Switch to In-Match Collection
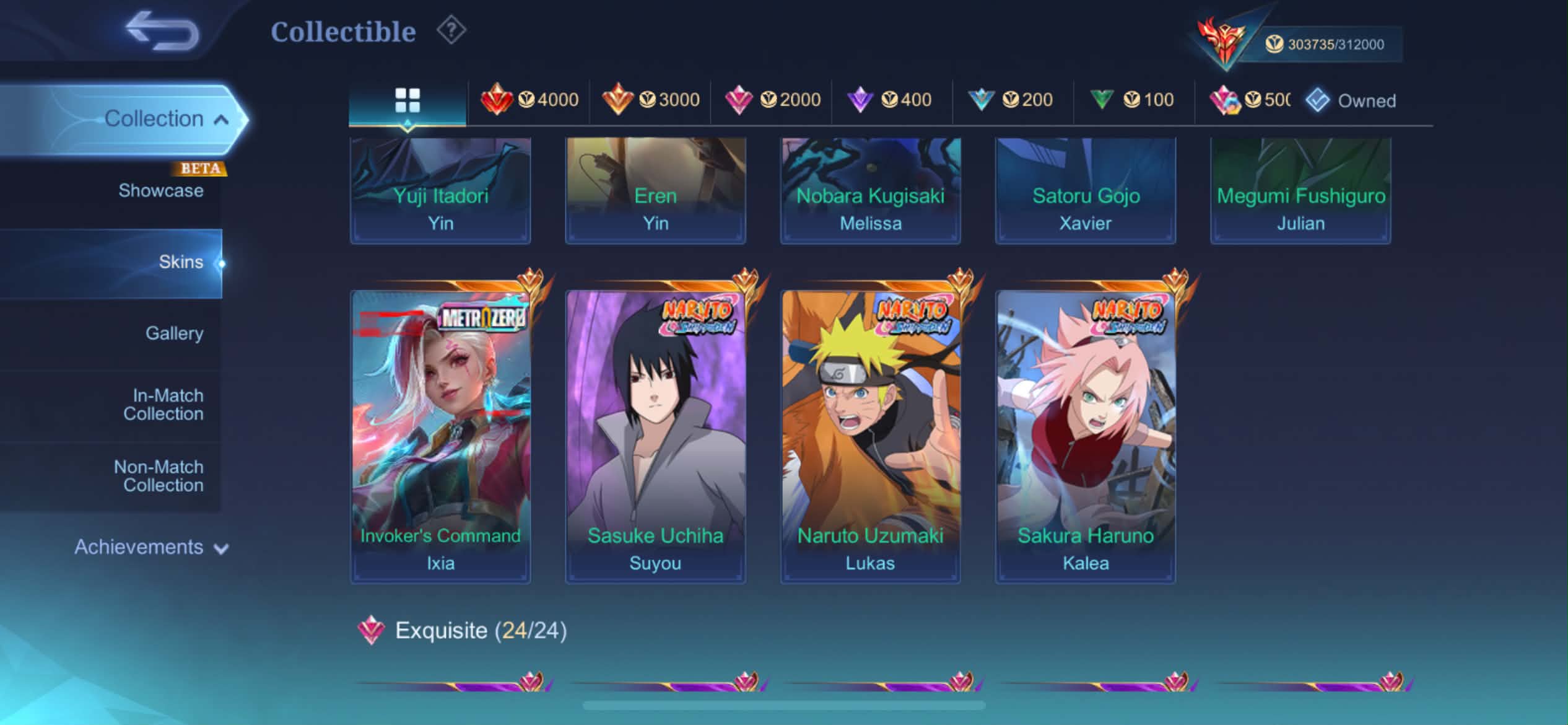Viewport: 1568px width, 725px height. pyautogui.click(x=163, y=405)
